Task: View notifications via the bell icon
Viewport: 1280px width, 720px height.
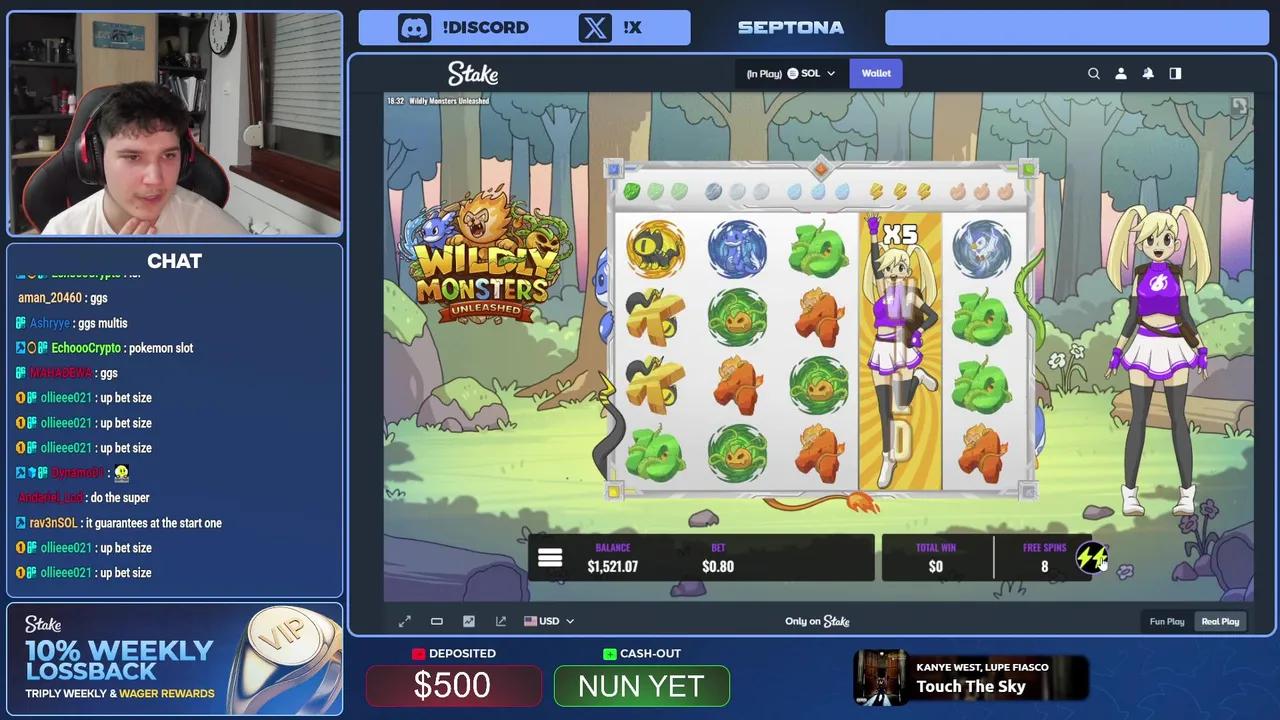Action: (x=1148, y=73)
